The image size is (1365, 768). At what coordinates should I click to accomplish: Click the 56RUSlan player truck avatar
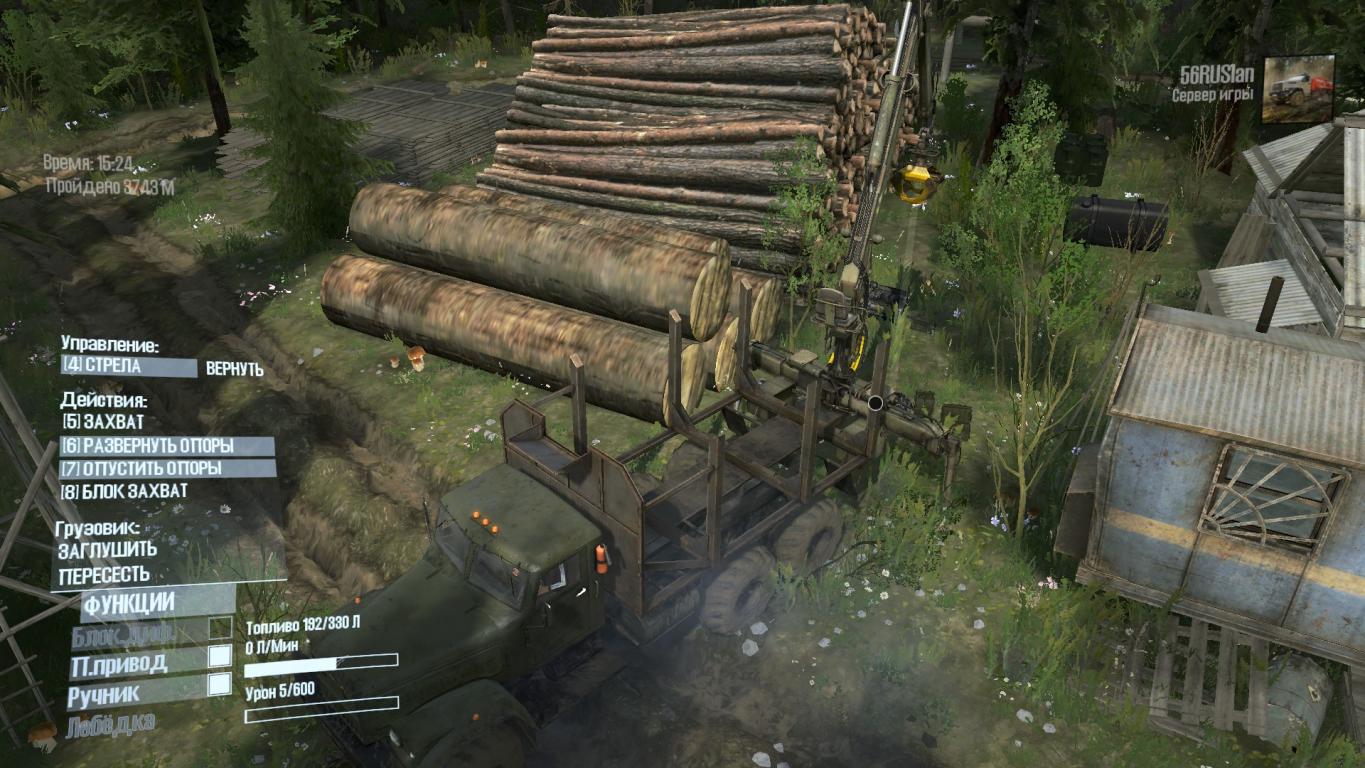(x=1297, y=89)
